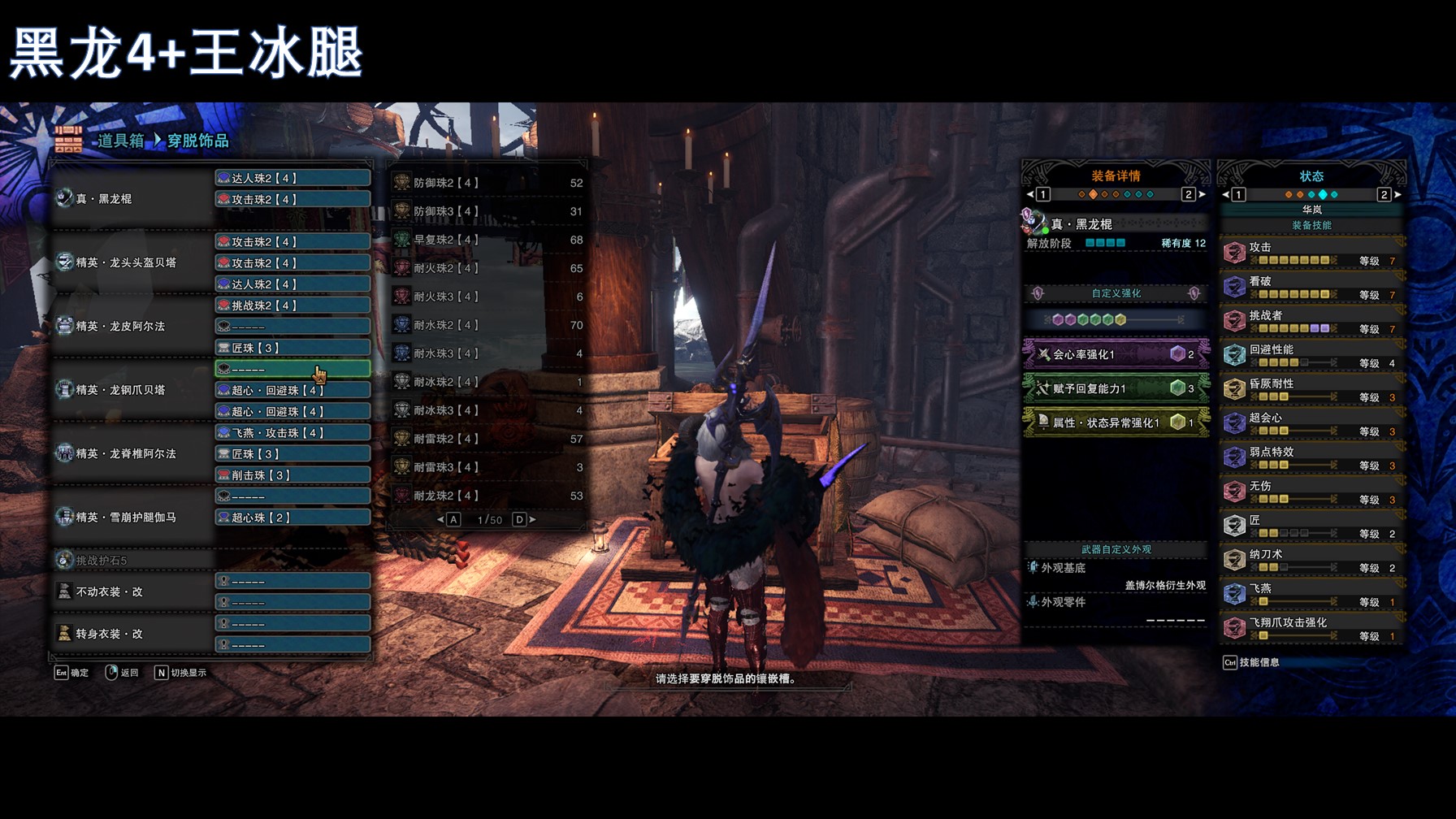Viewport: 1456px width, 819px height.
Task: Select 耐冰珠3【4】 in the list
Action: tap(487, 411)
